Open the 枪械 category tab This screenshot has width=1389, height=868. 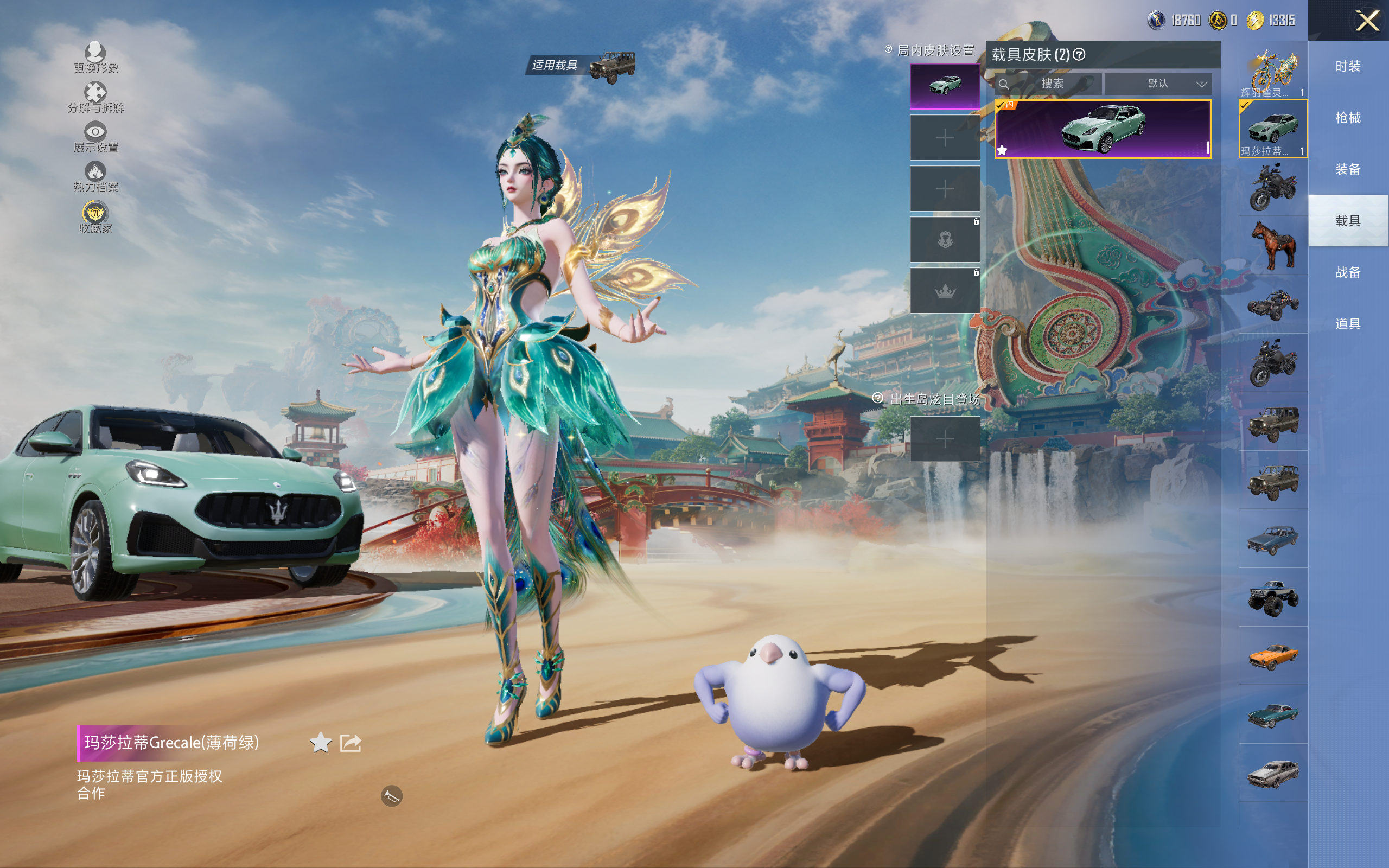pyautogui.click(x=1348, y=118)
